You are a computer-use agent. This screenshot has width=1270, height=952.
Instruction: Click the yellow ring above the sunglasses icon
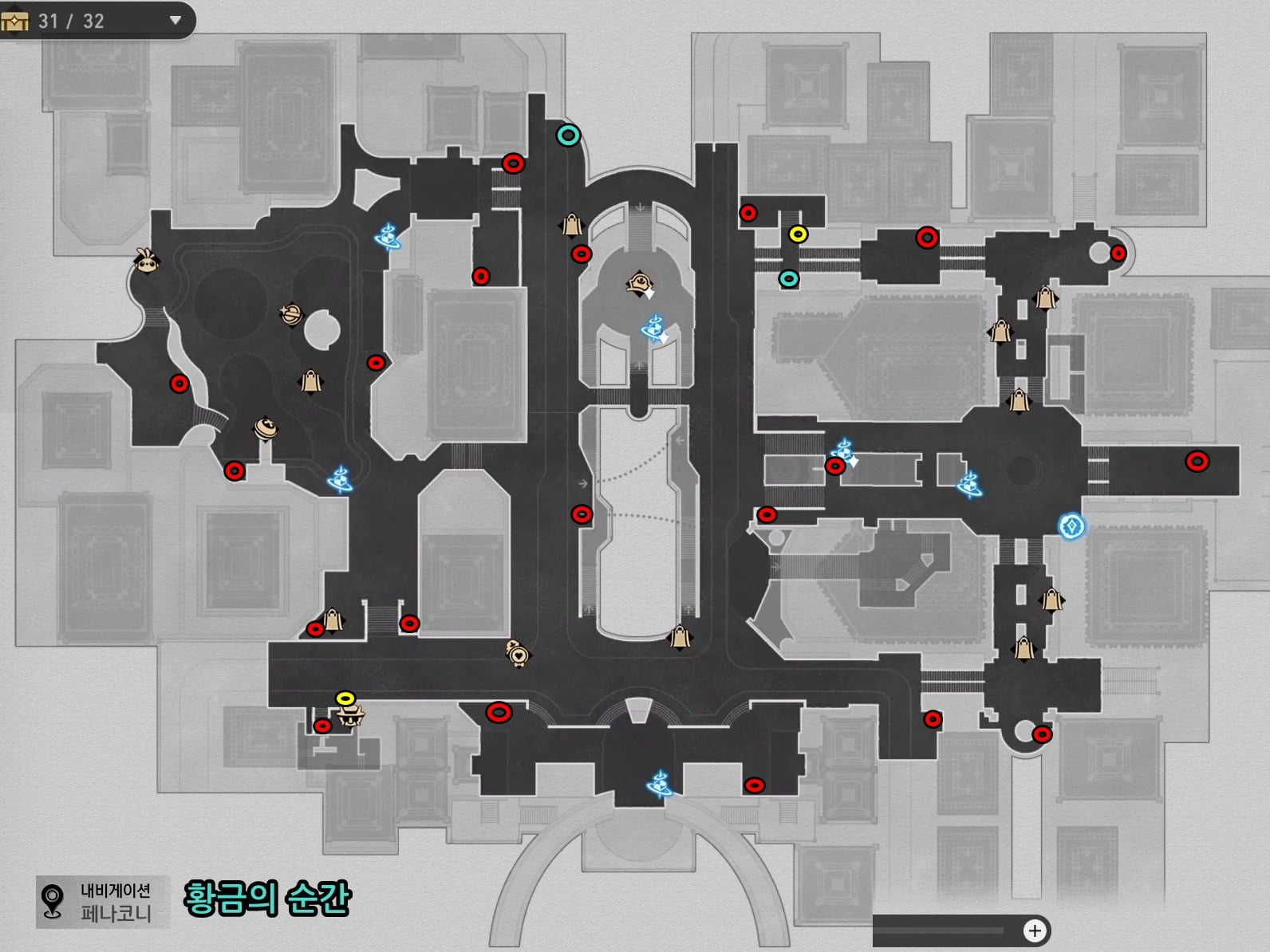coord(345,698)
